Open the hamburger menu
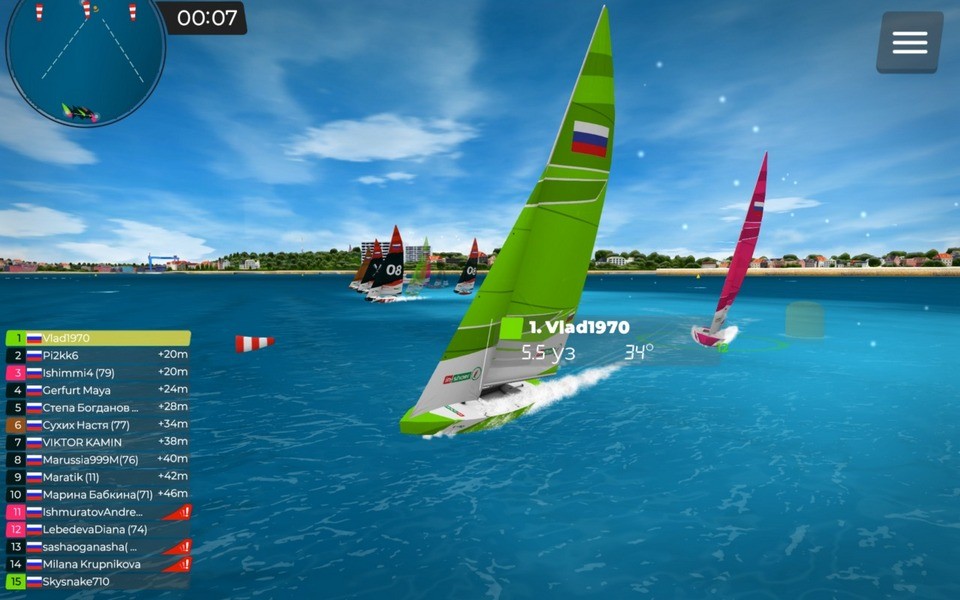The image size is (960, 600). pyautogui.click(x=909, y=42)
